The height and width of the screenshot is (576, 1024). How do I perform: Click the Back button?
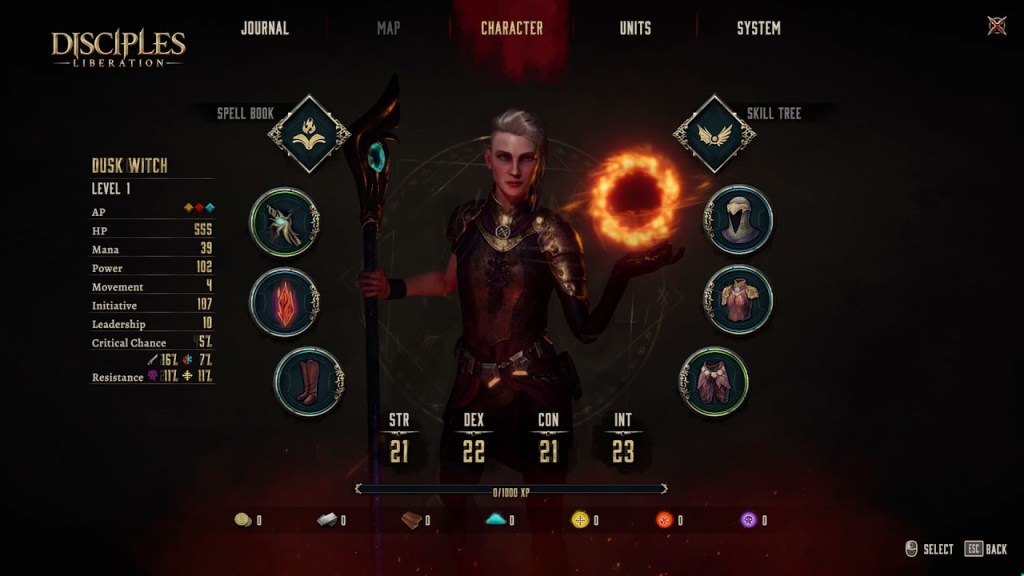pos(986,549)
